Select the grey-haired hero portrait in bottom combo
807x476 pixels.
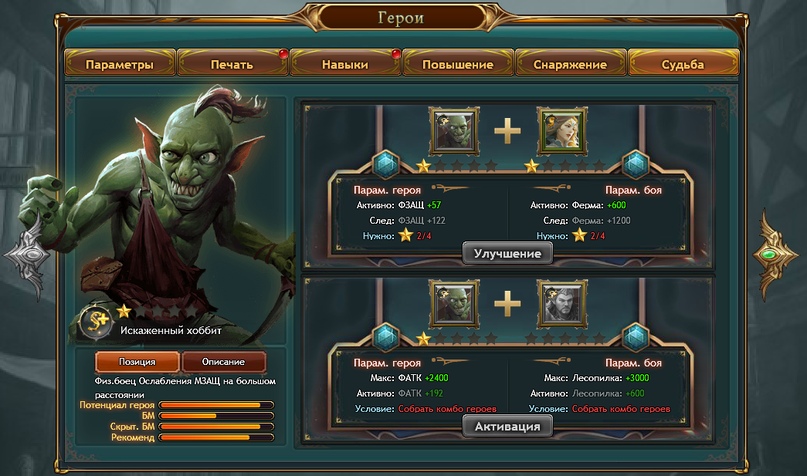562,304
